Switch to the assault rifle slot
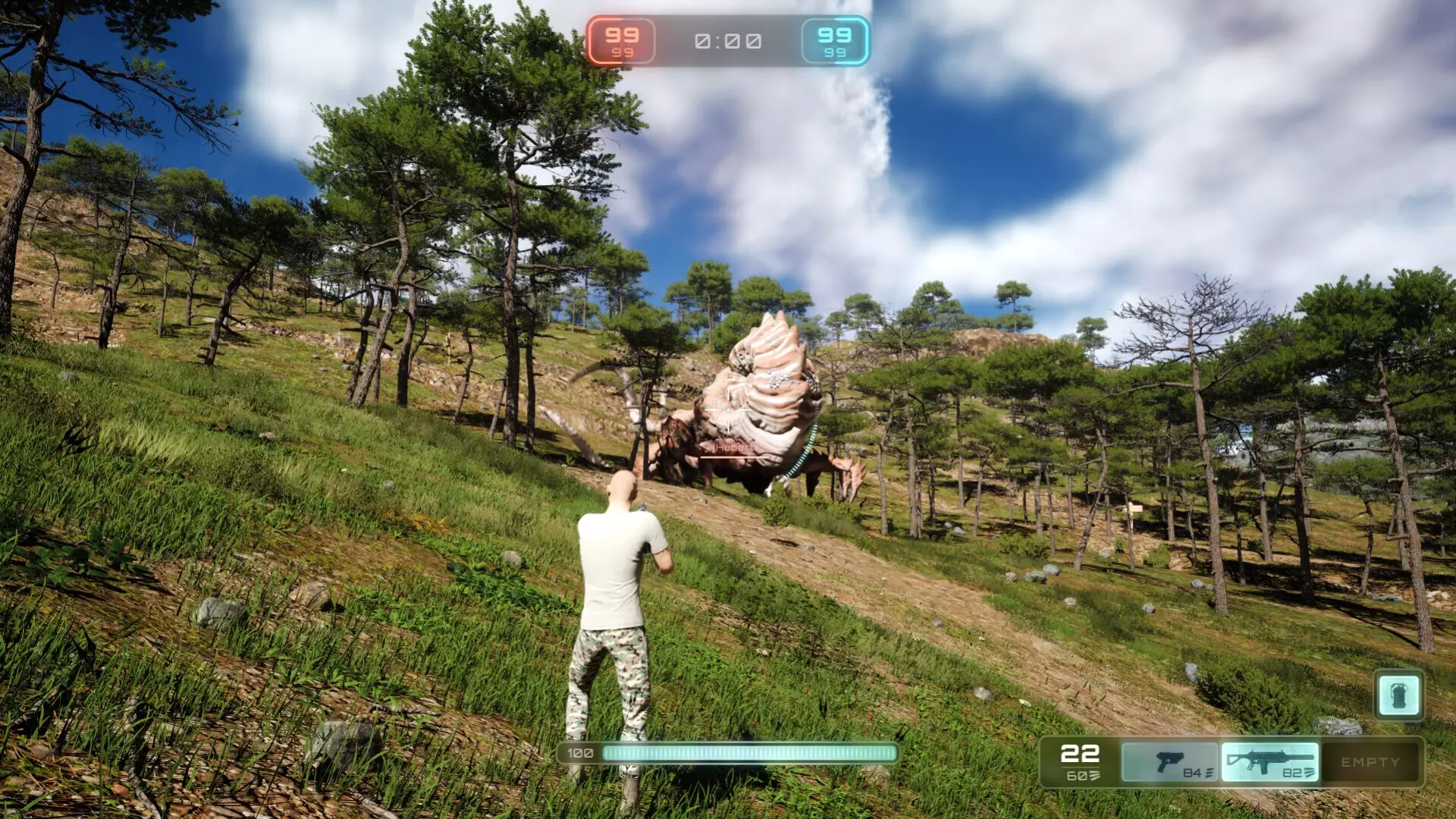This screenshot has width=1456, height=819. 1269,762
